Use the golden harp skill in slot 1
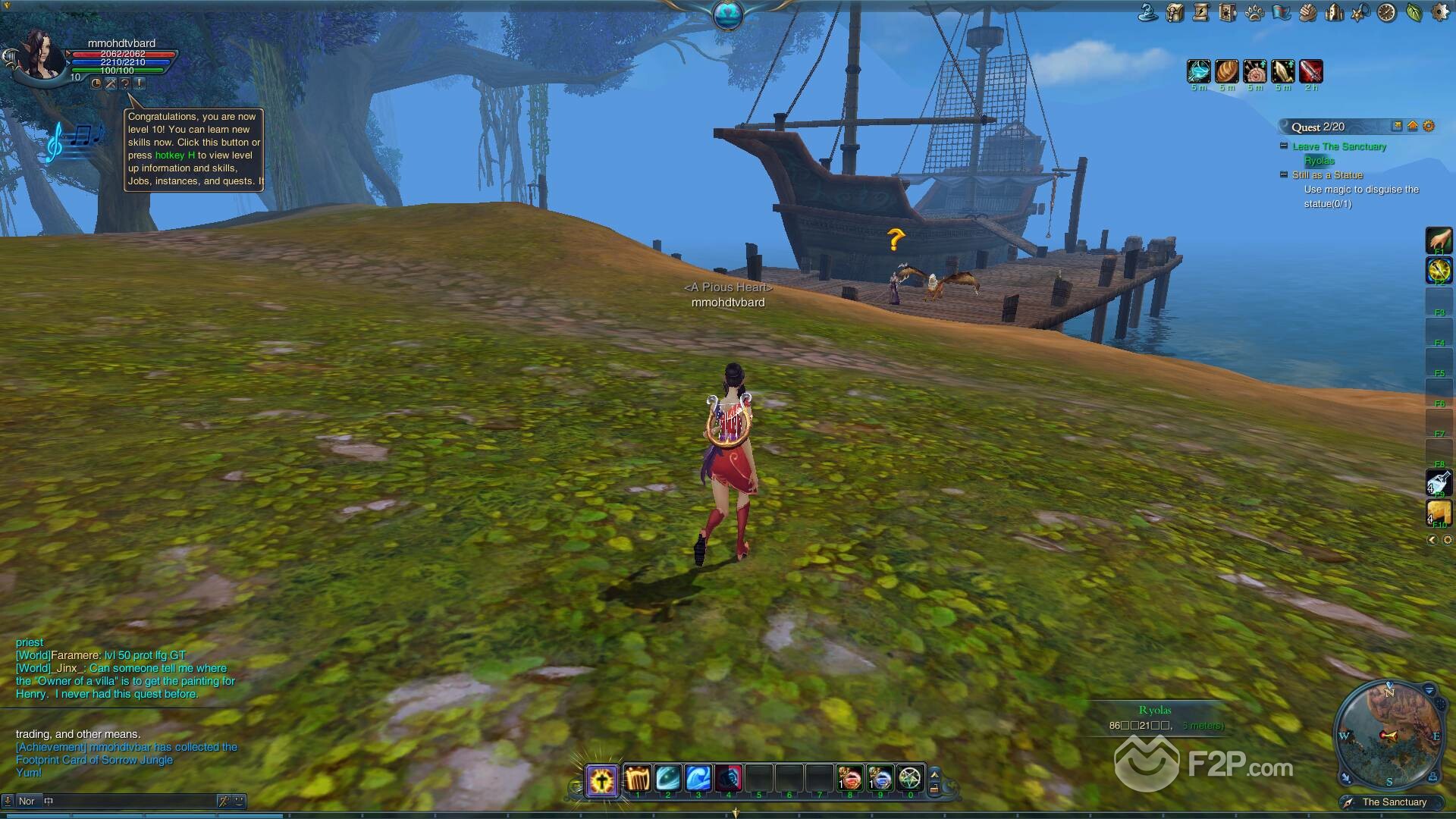The image size is (1456, 819). (638, 779)
